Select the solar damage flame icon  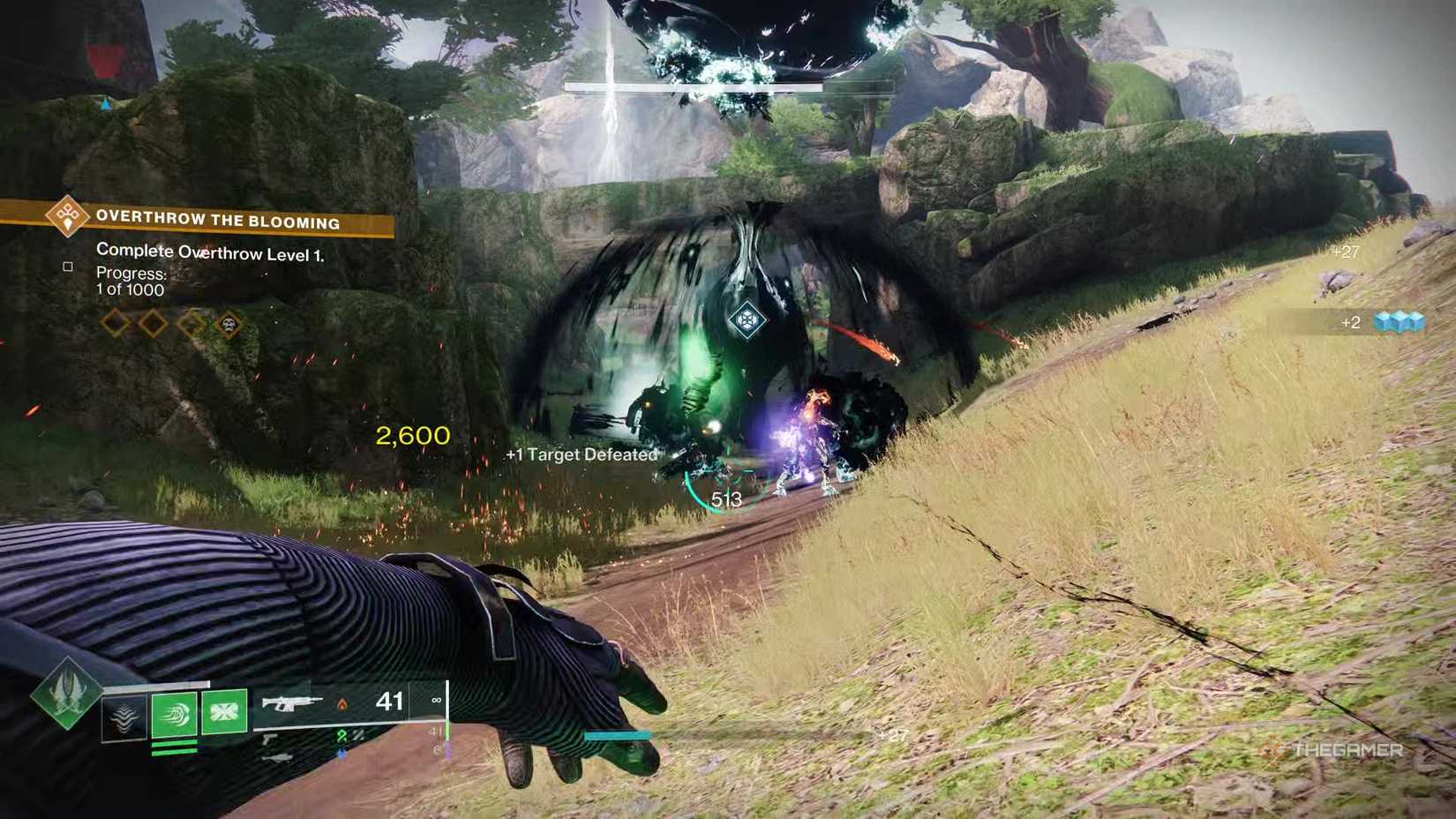(x=343, y=703)
